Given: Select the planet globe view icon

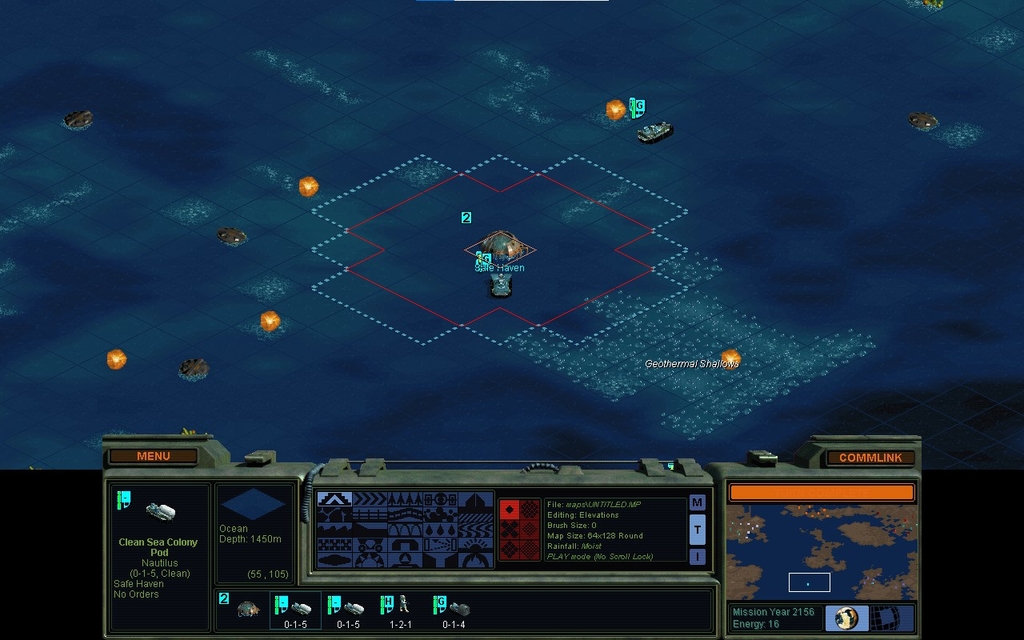Looking at the screenshot, I should [x=847, y=617].
